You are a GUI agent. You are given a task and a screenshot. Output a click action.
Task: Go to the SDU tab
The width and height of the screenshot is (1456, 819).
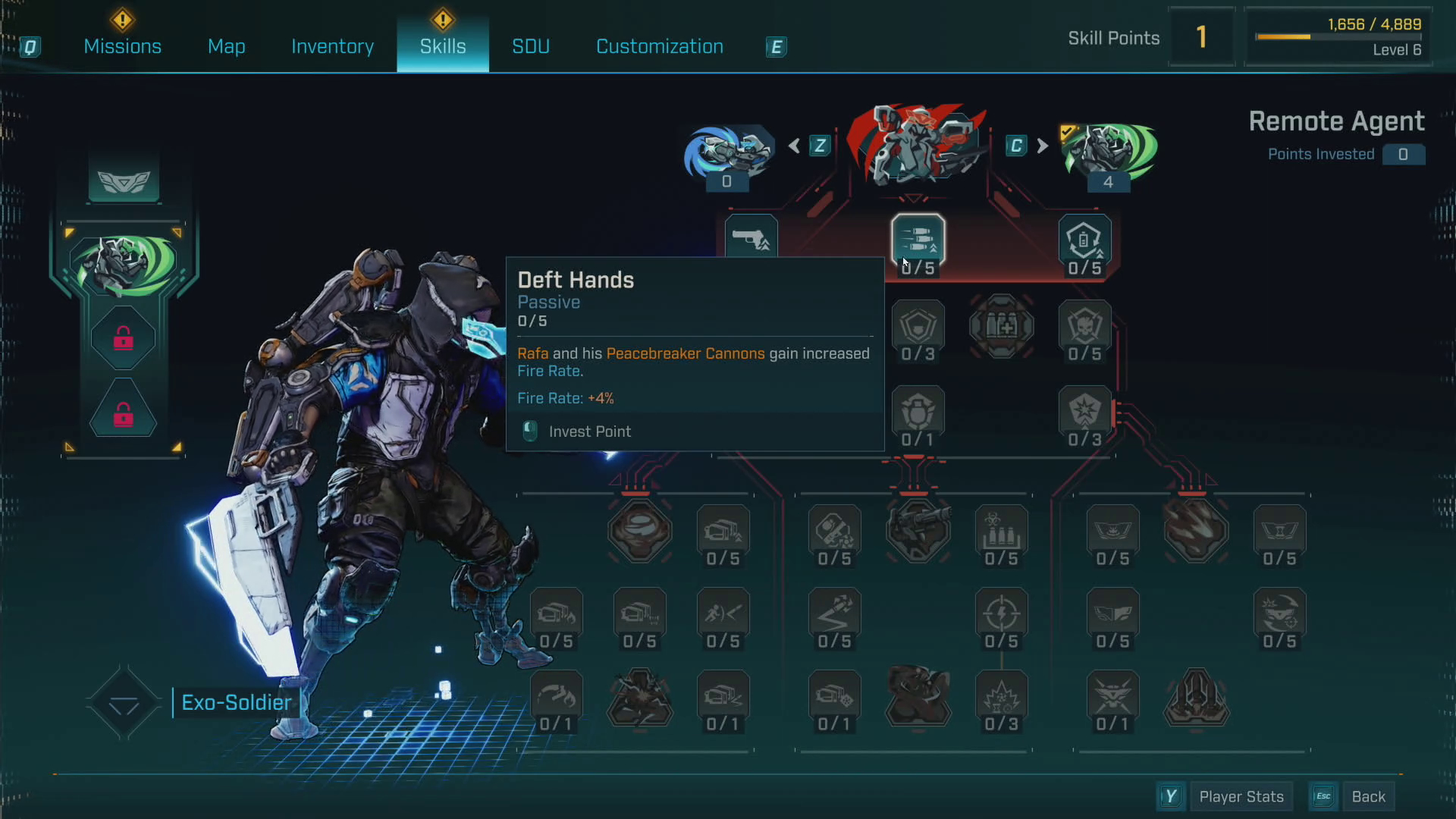click(x=531, y=46)
